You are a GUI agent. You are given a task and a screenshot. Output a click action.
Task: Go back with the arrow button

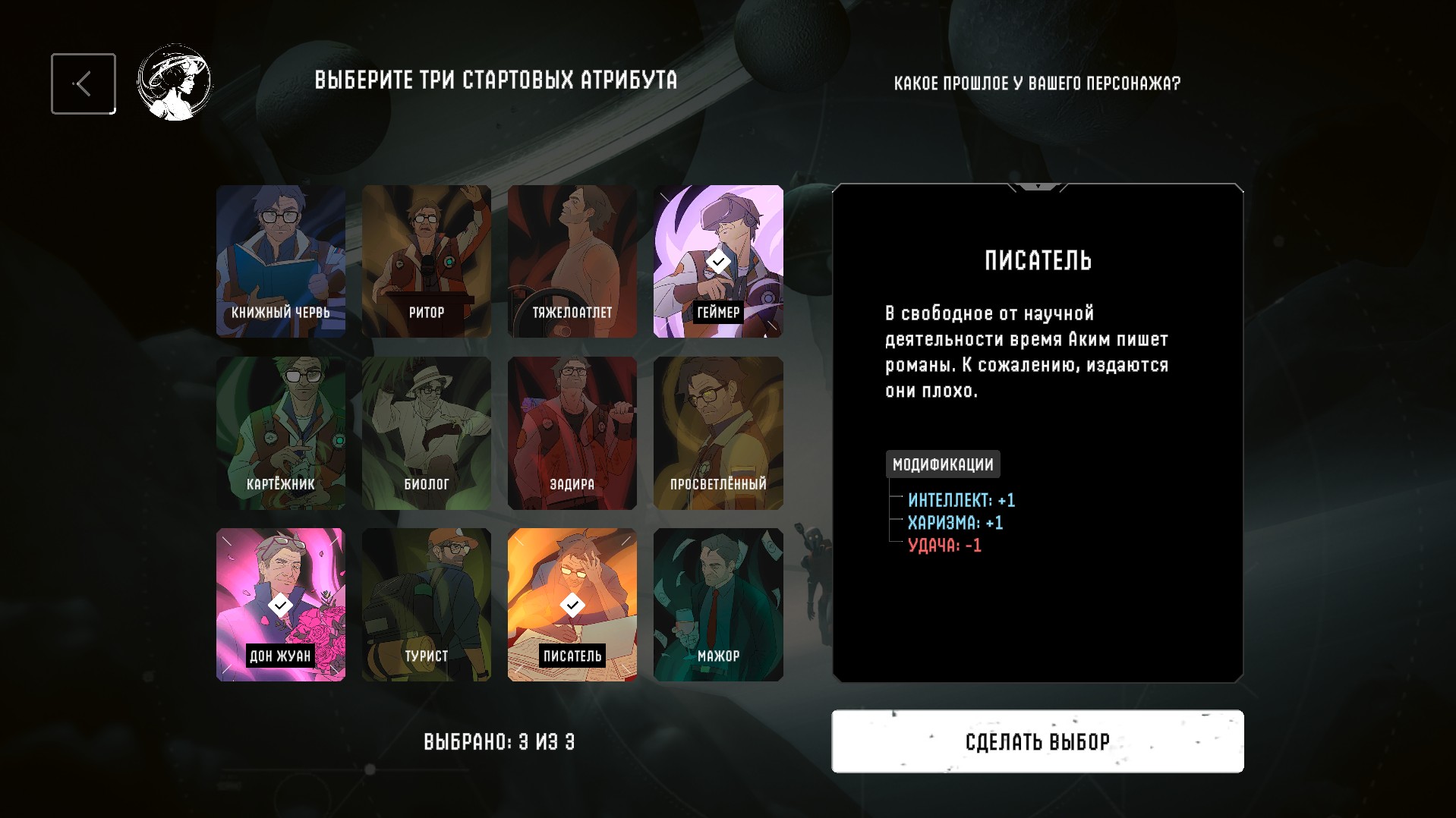pos(84,83)
